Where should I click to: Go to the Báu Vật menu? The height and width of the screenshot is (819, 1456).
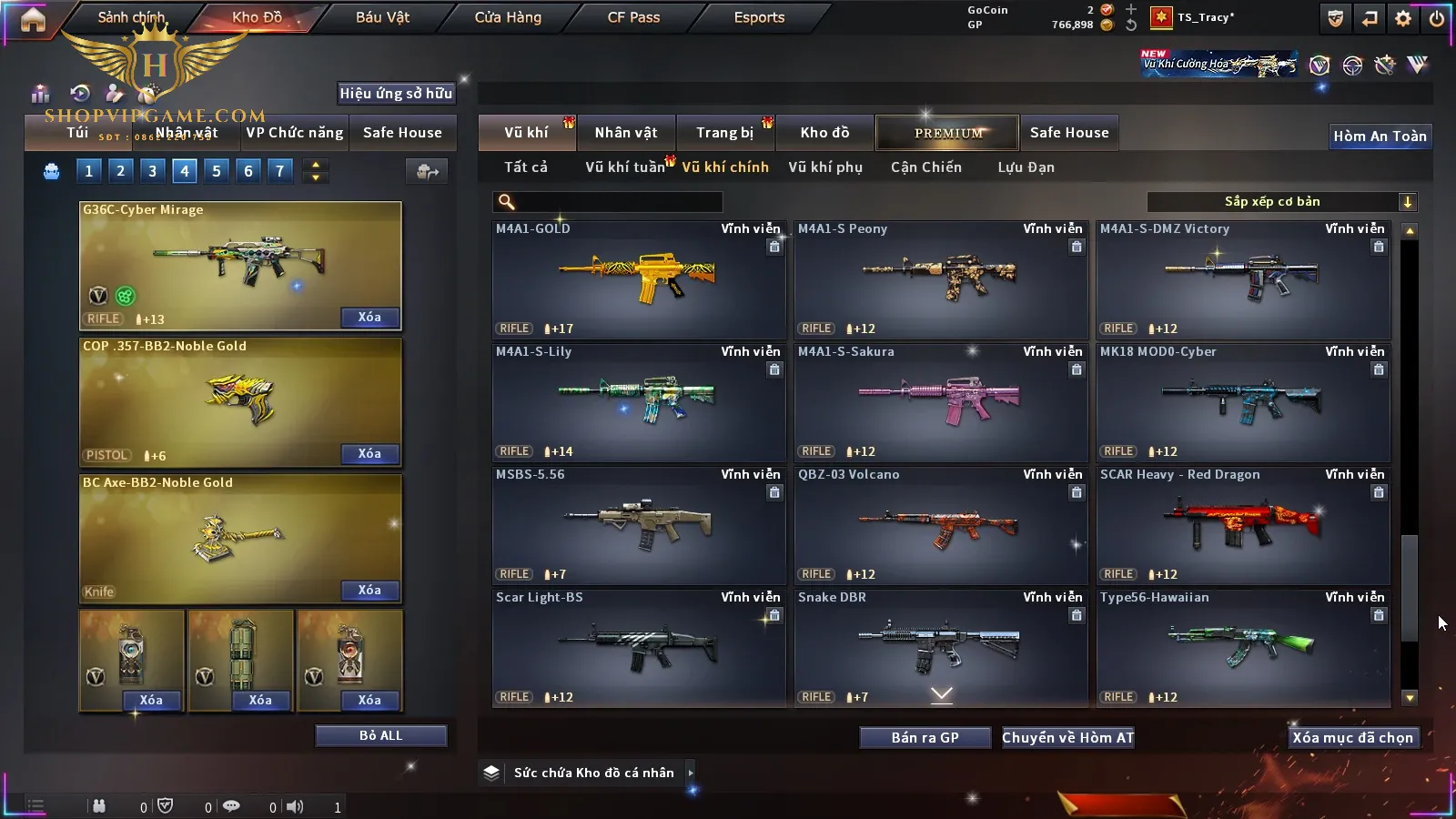(x=382, y=17)
